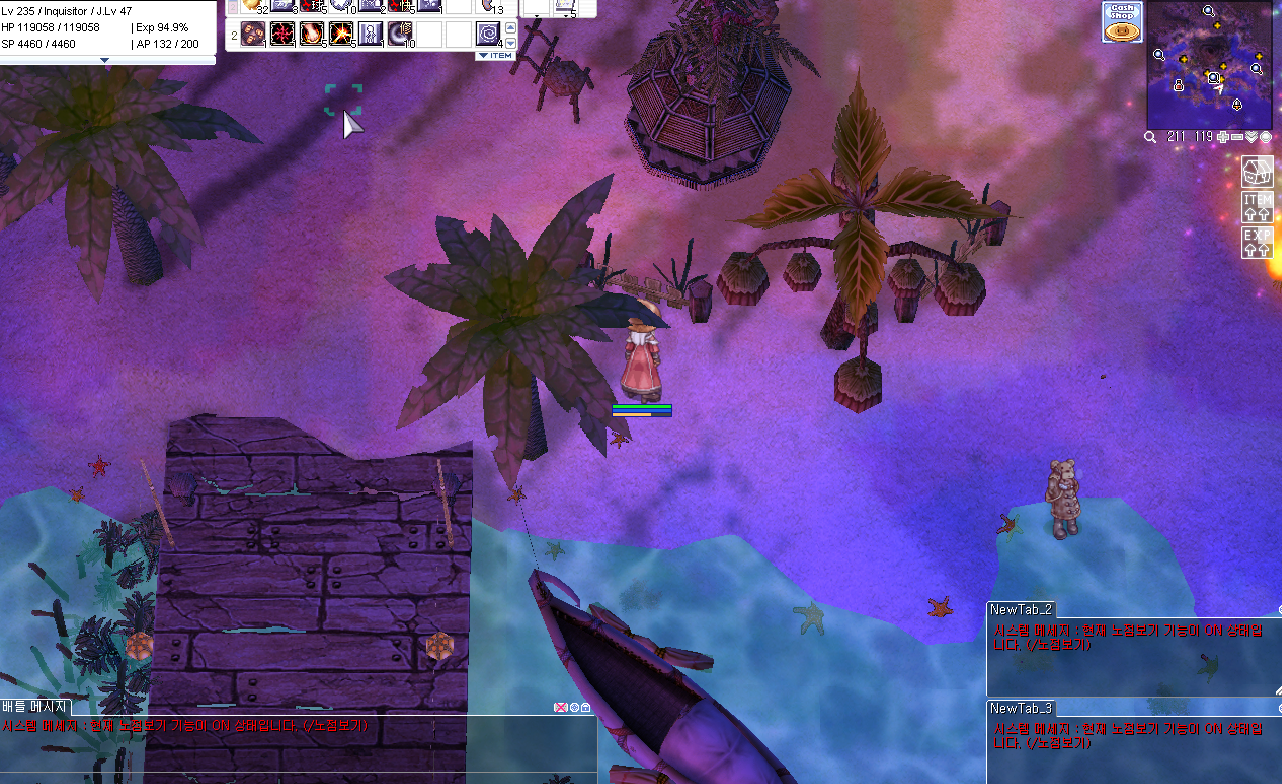Image resolution: width=1282 pixels, height=784 pixels.
Task: Open the minimap search magnifier below the map
Action: [x=1151, y=136]
